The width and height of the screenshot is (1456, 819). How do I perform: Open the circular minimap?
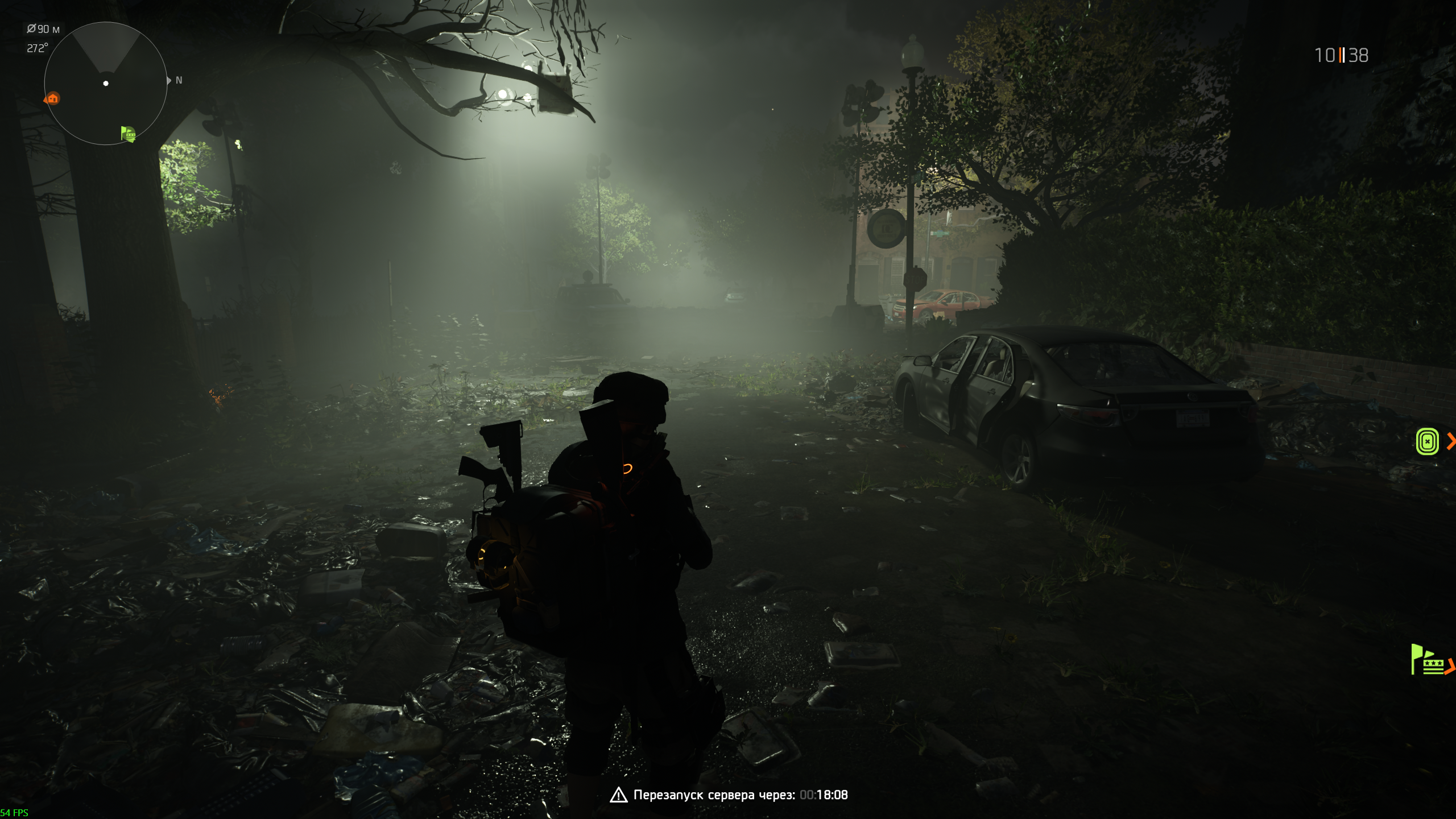(106, 84)
